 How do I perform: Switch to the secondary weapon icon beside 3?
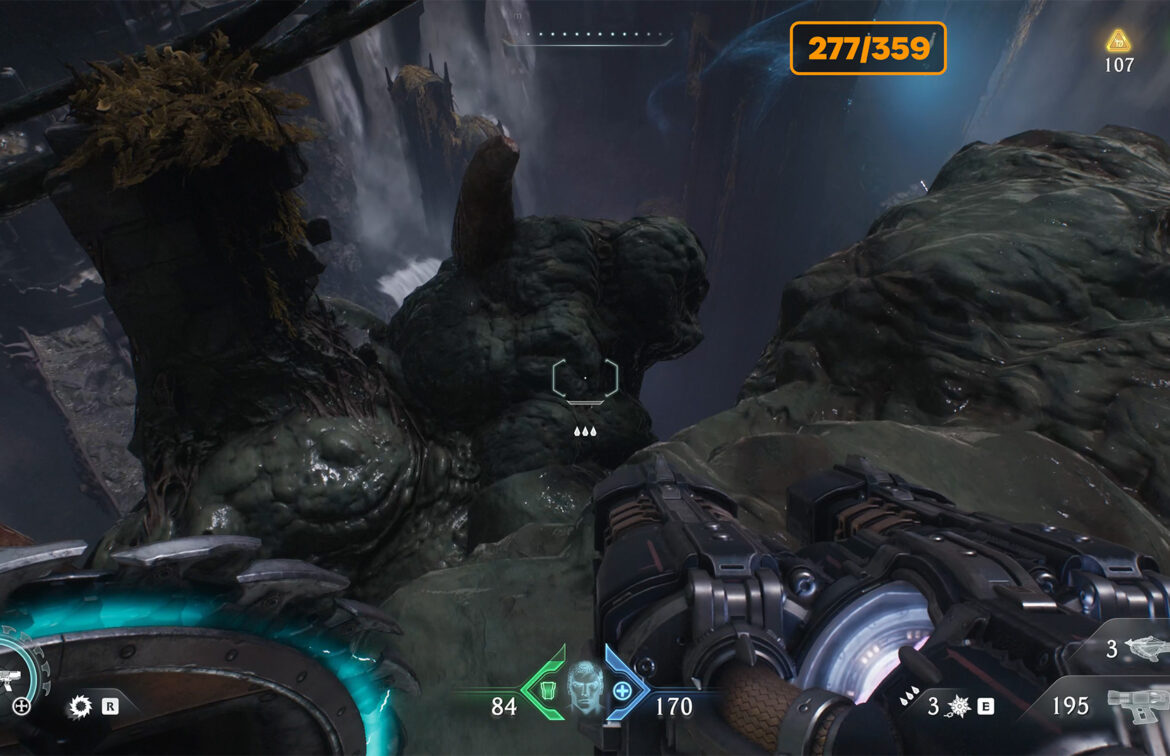tap(1146, 649)
